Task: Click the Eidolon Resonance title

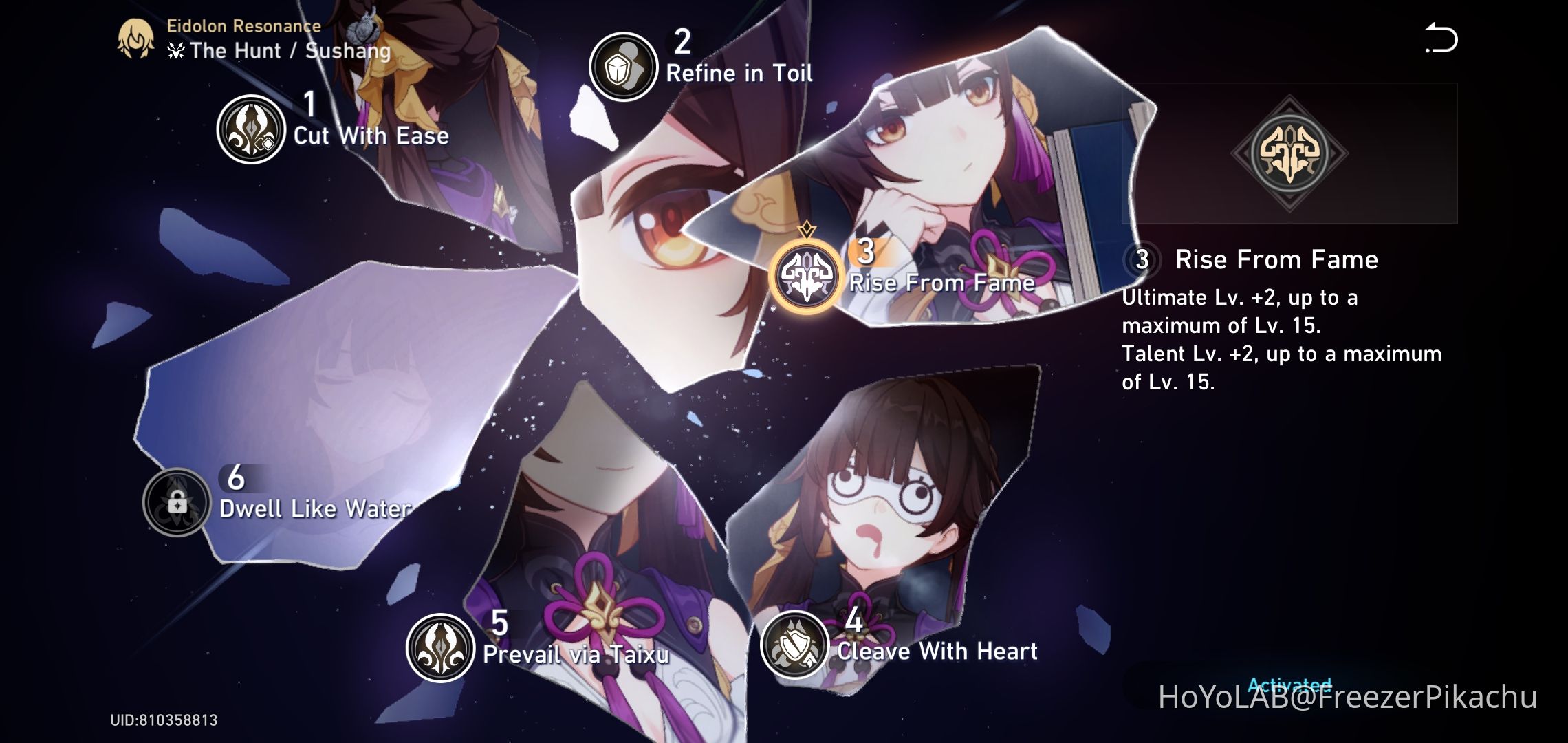Action: point(242,26)
